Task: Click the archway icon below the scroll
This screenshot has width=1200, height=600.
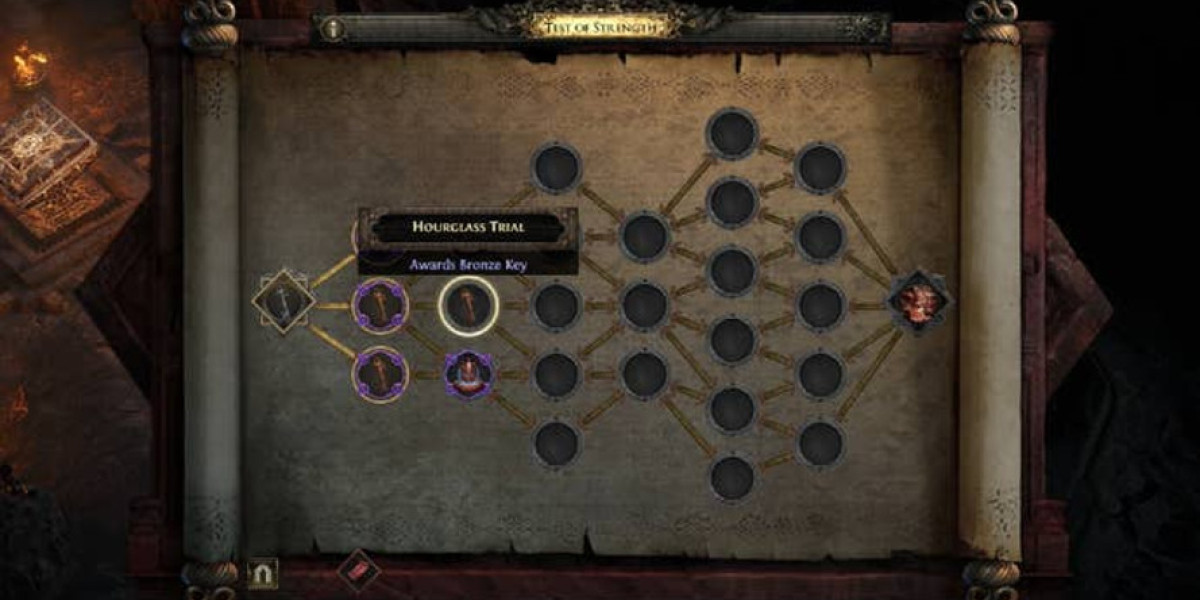Action: [x=263, y=573]
